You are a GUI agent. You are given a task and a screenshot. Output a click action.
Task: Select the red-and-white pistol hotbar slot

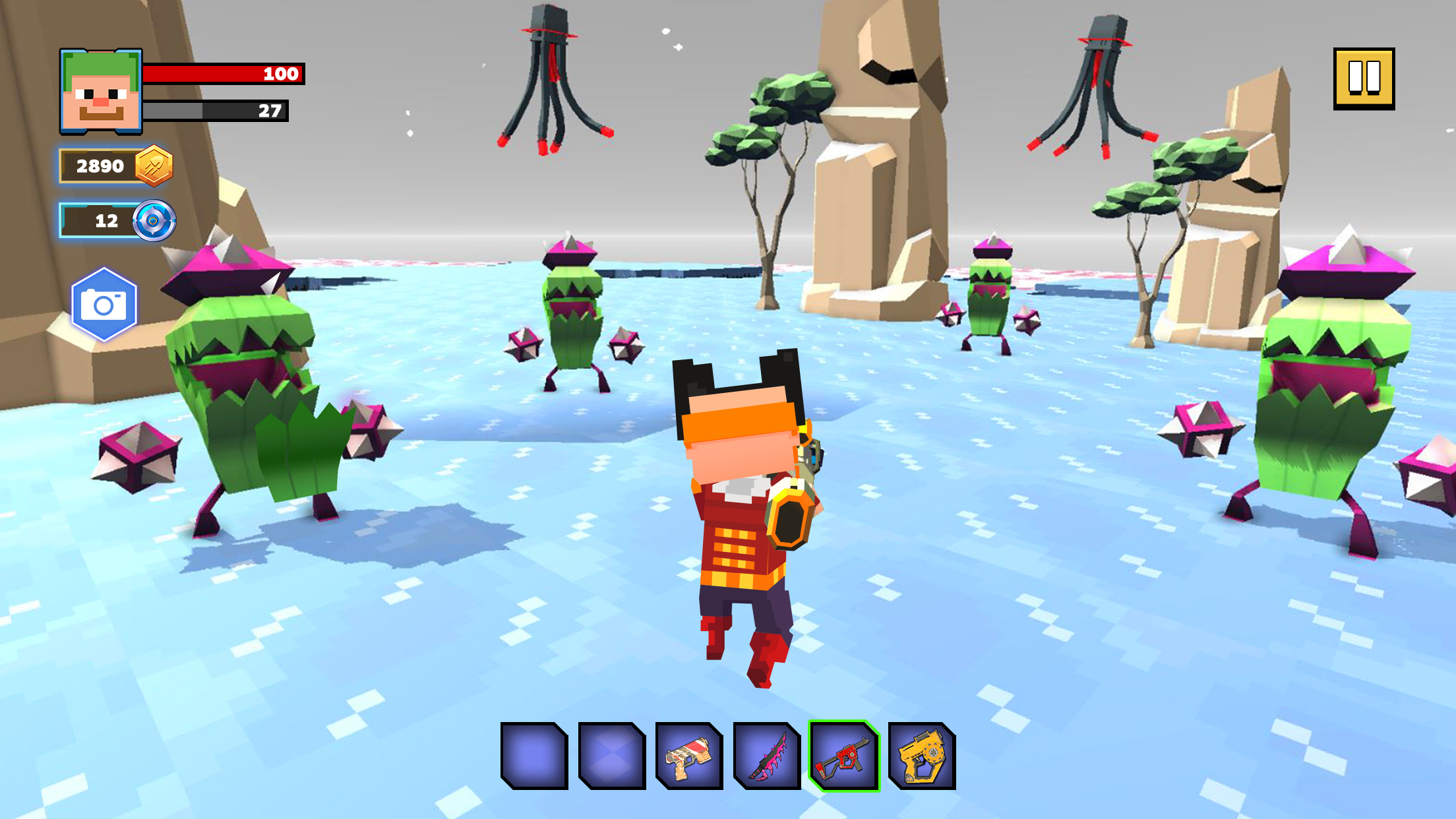point(689,756)
